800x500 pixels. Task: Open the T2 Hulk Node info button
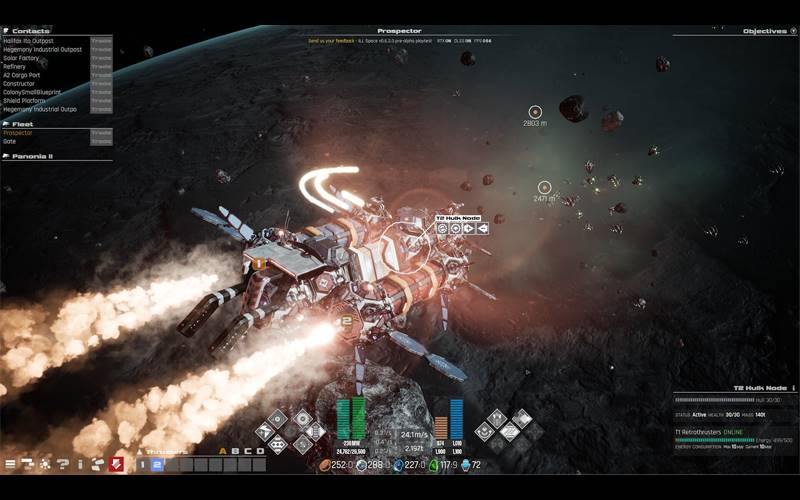(793, 388)
